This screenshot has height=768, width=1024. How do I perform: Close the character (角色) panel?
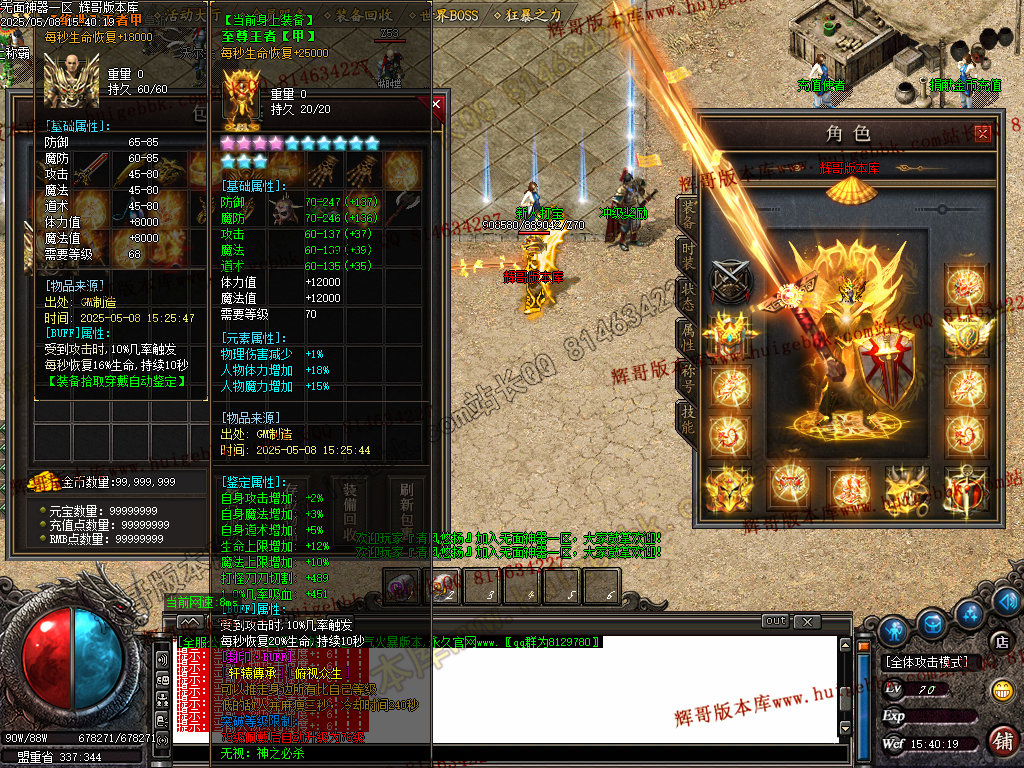click(983, 132)
